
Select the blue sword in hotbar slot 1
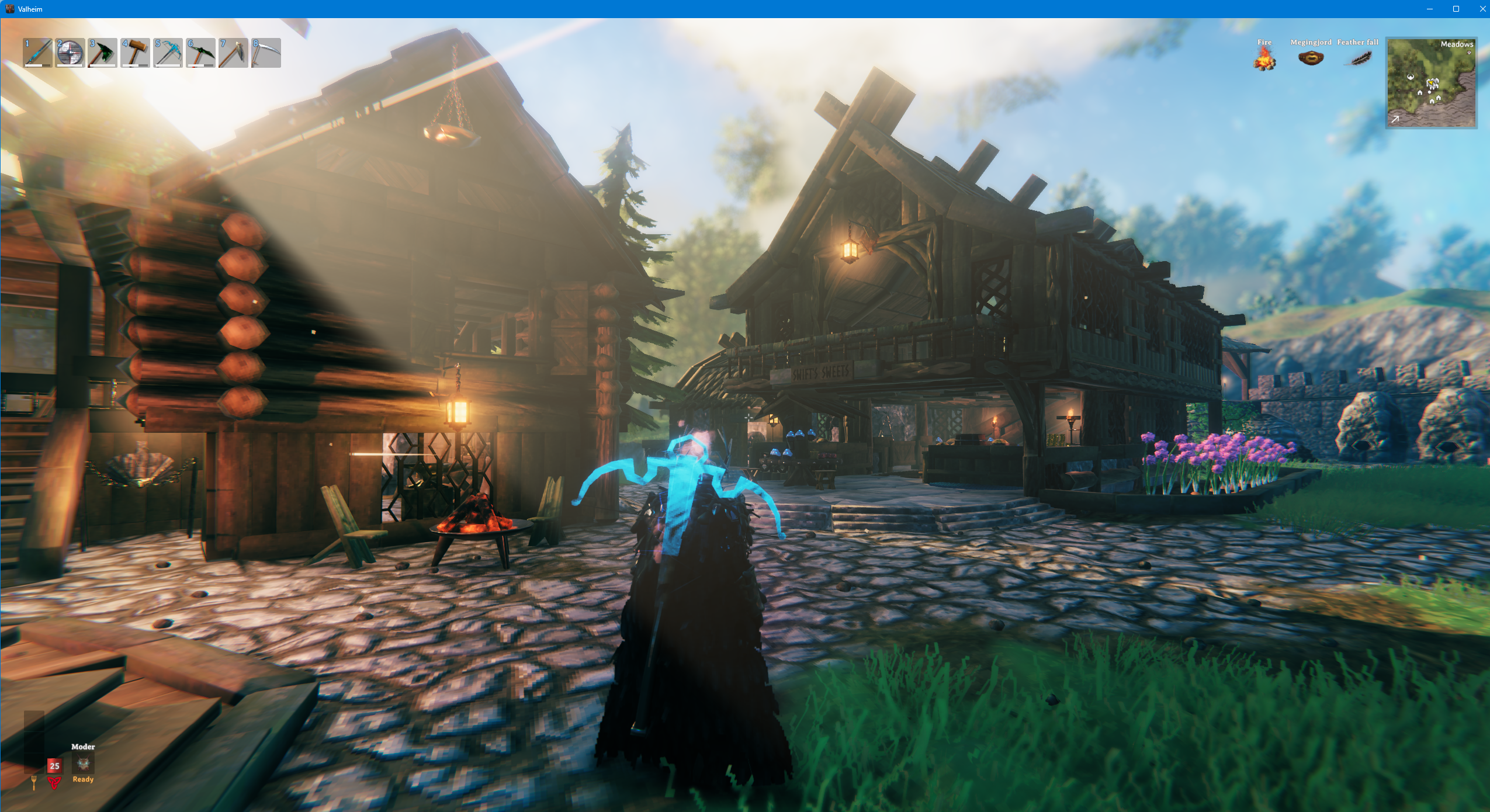(37, 53)
